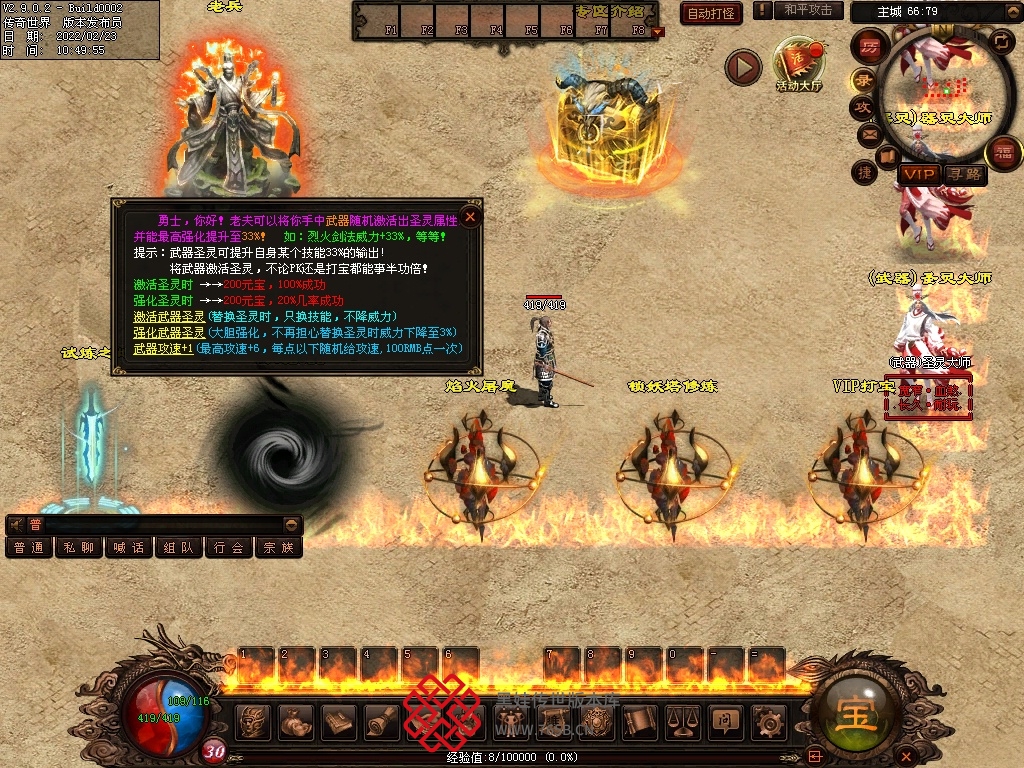This screenshot has height=768, width=1024.
Task: Collapse the minimap with the arrow button
Action: coord(1001,40)
